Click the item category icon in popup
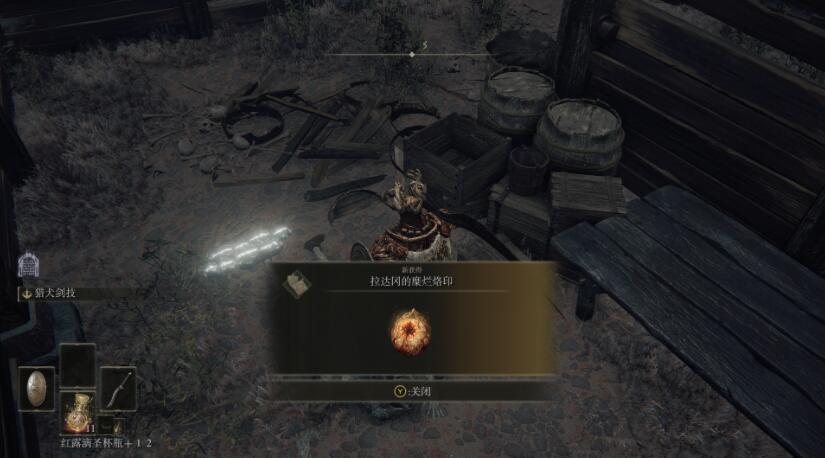 pyautogui.click(x=294, y=283)
